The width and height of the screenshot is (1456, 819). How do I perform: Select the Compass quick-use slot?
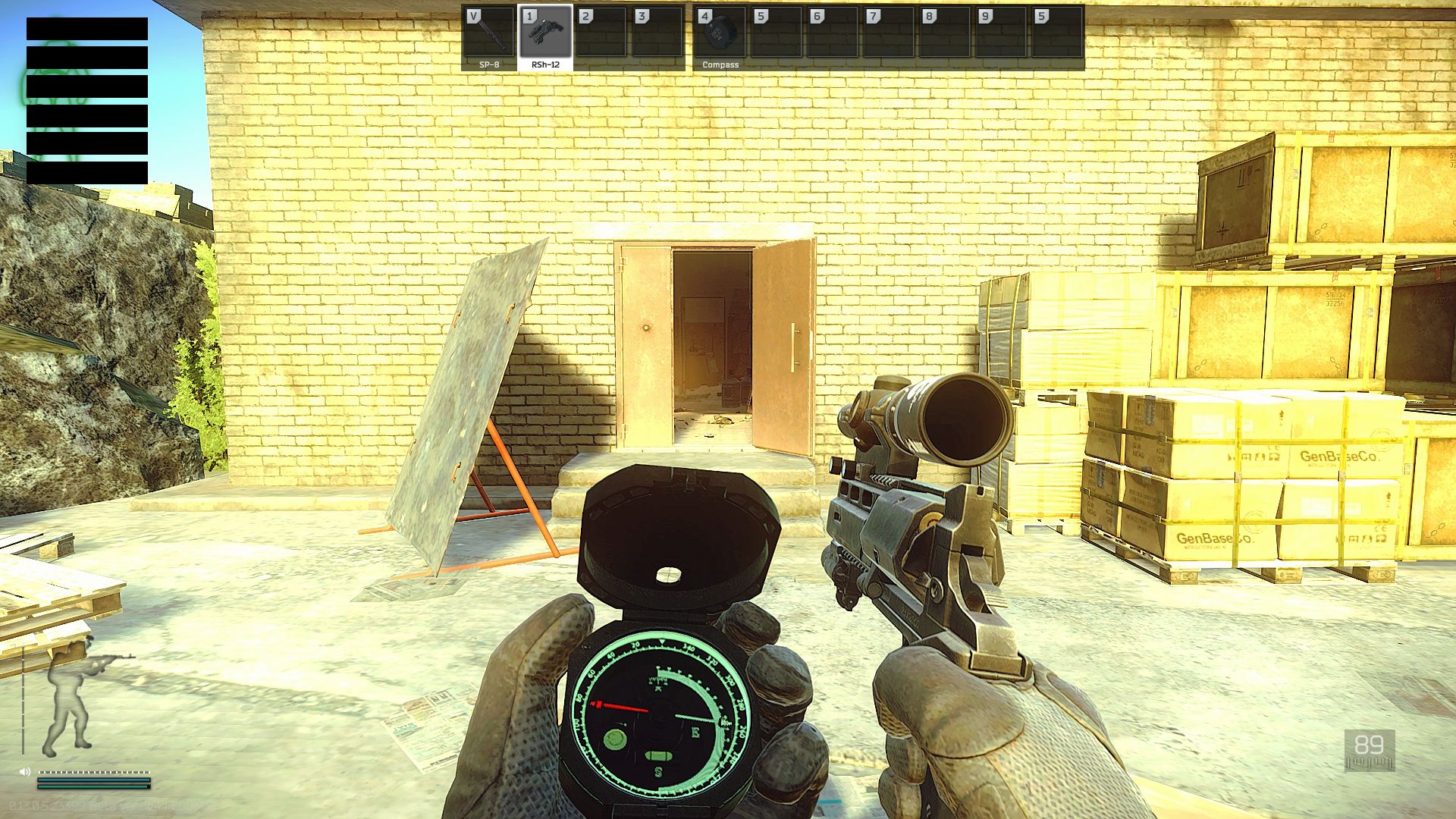pyautogui.click(x=720, y=37)
